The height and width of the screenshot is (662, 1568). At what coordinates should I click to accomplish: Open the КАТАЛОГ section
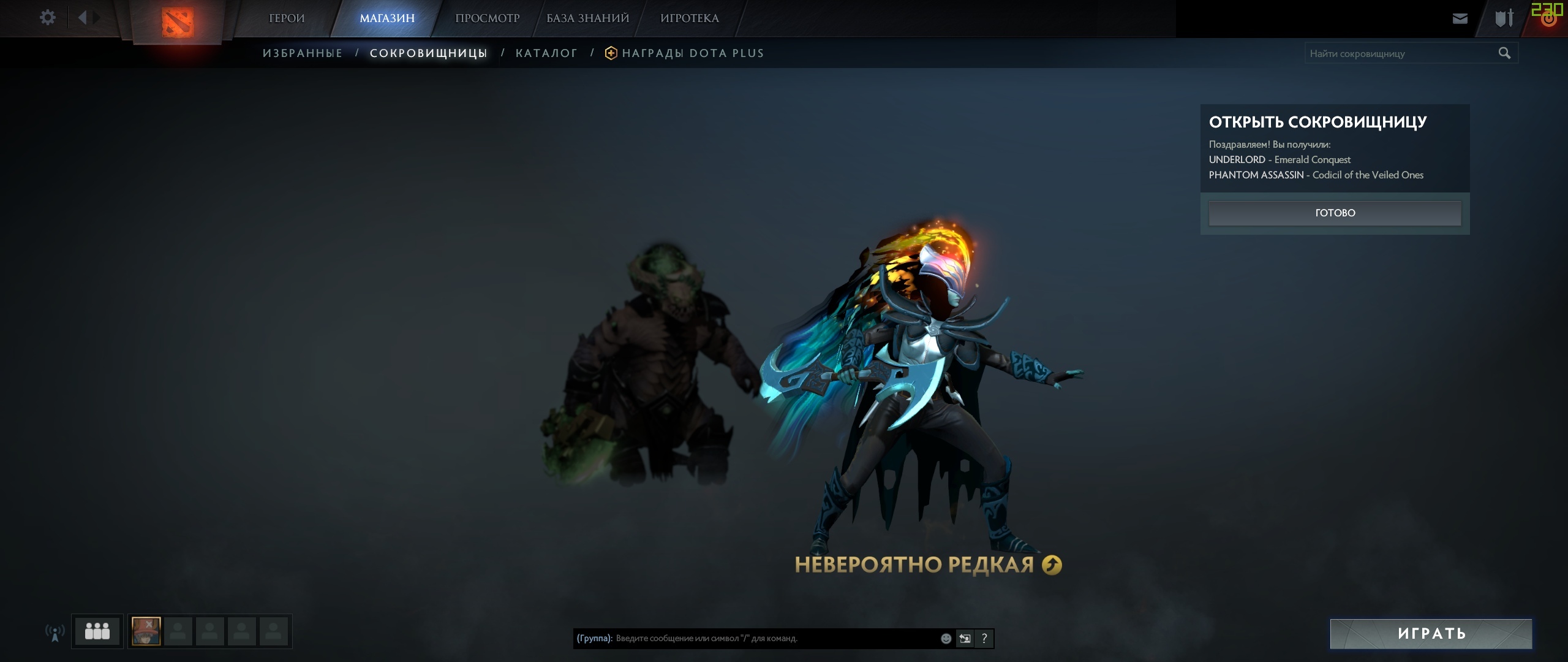[546, 53]
